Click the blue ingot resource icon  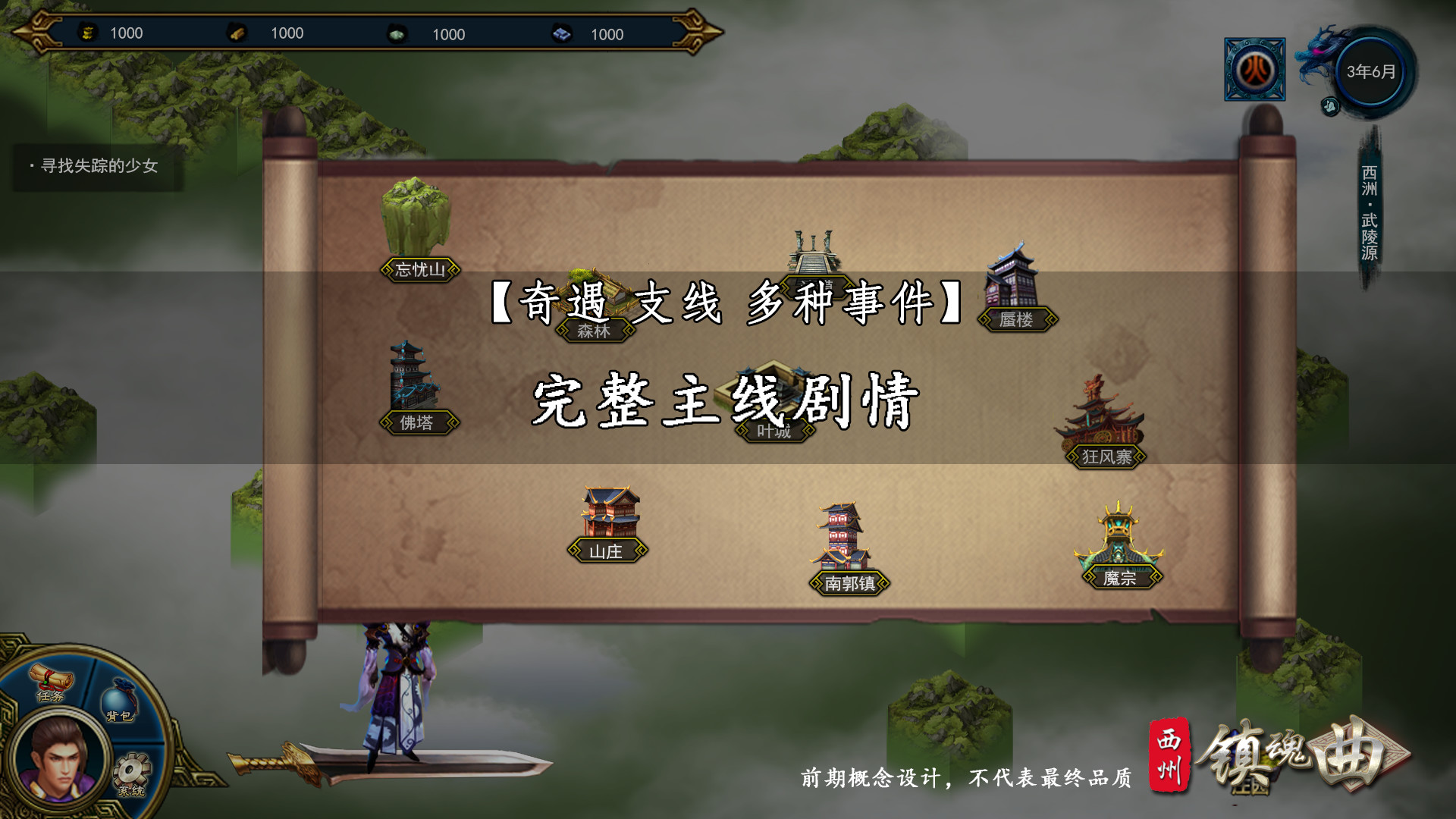pyautogui.click(x=560, y=33)
